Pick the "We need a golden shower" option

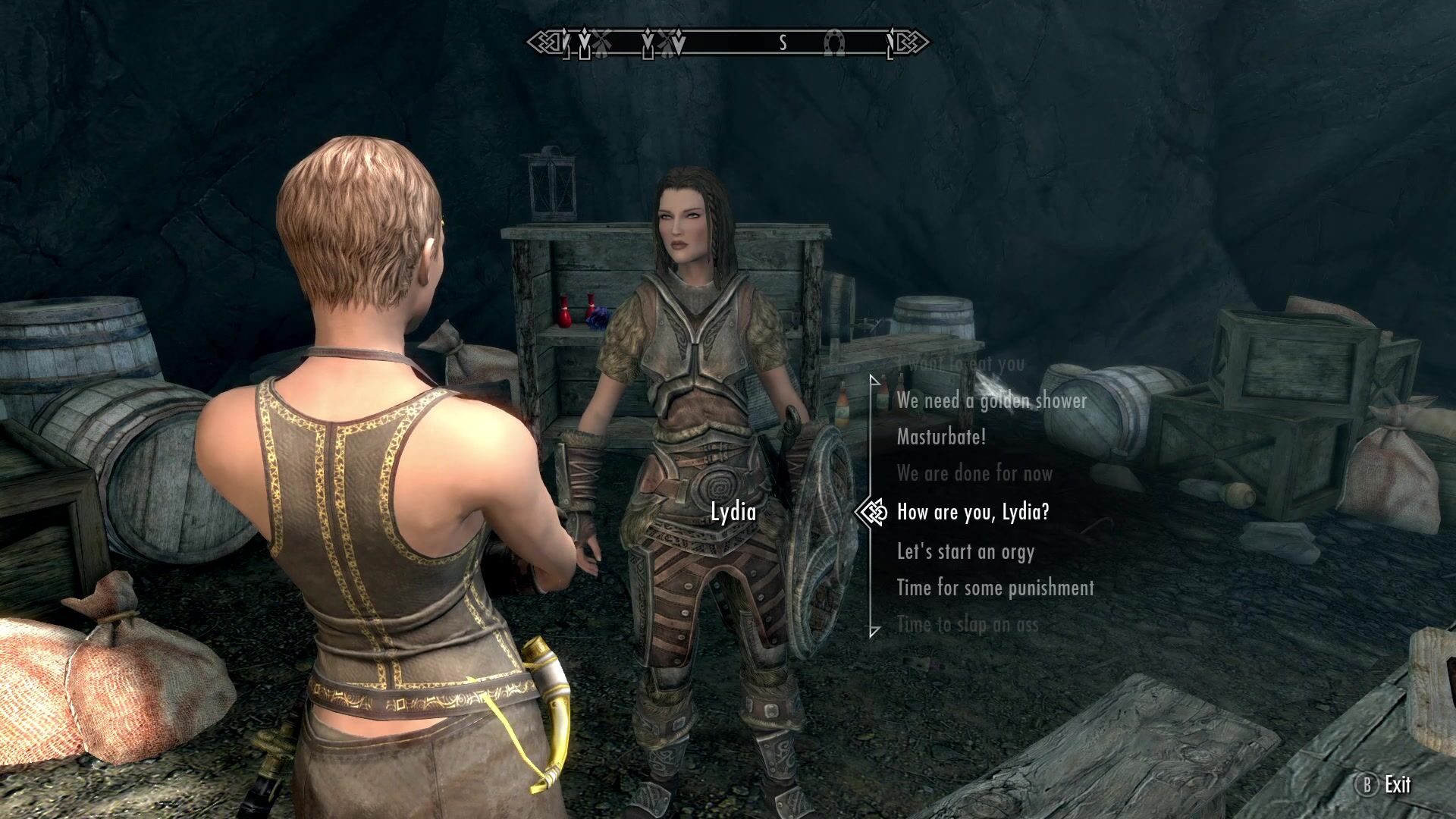[x=991, y=400]
